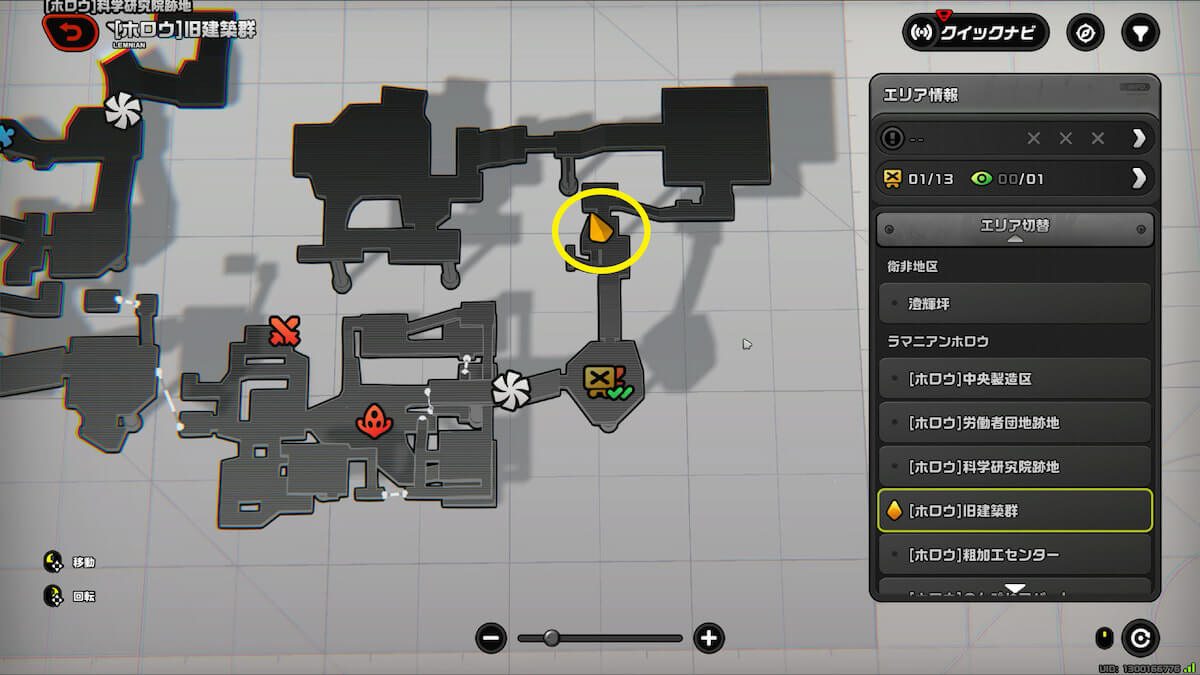Select the highlighted [ホロウ]旧建築群 entry
Viewport: 1200px width, 675px height.
[x=1014, y=511]
